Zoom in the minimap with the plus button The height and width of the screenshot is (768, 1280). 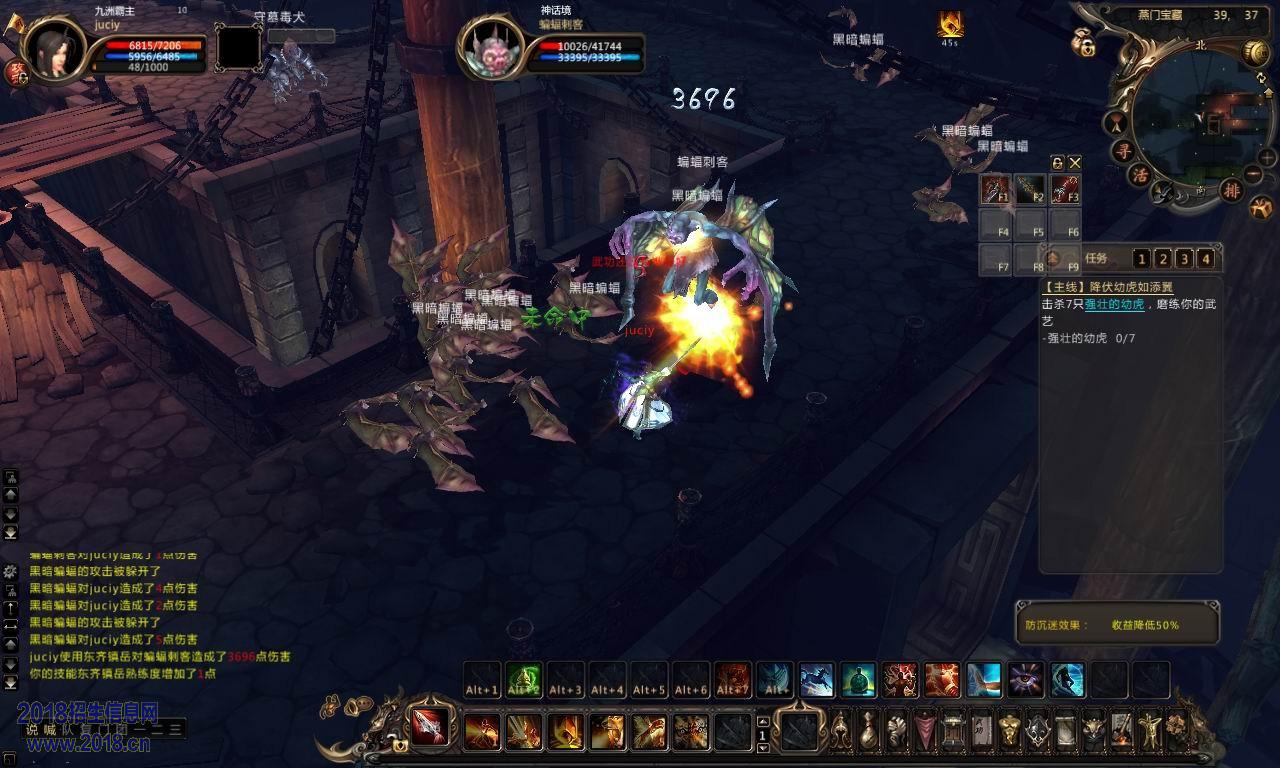[x=1266, y=158]
